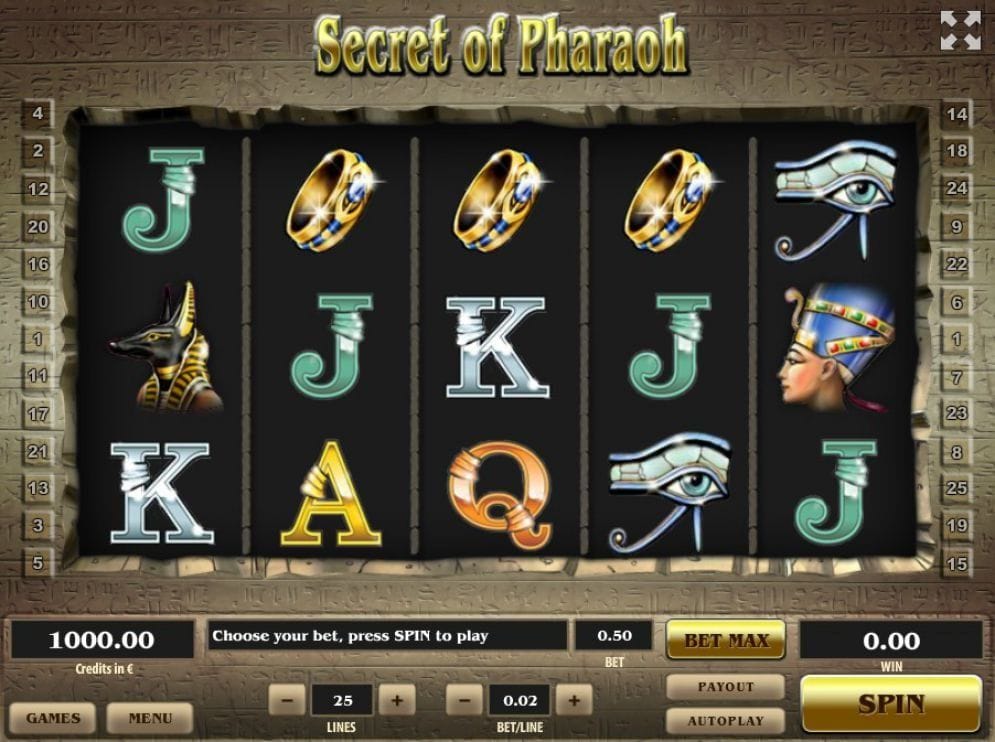The image size is (995, 742).
Task: Choose payline marker 24
Action: [x=957, y=188]
